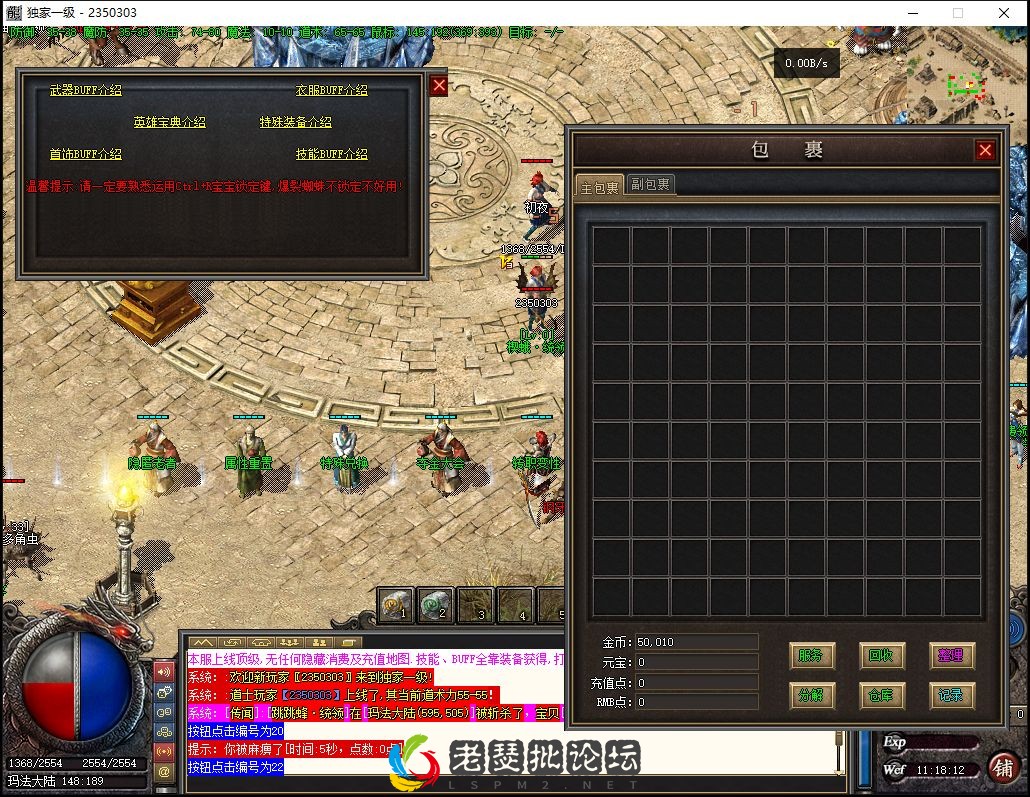Open the 回收 recycle function

881,656
